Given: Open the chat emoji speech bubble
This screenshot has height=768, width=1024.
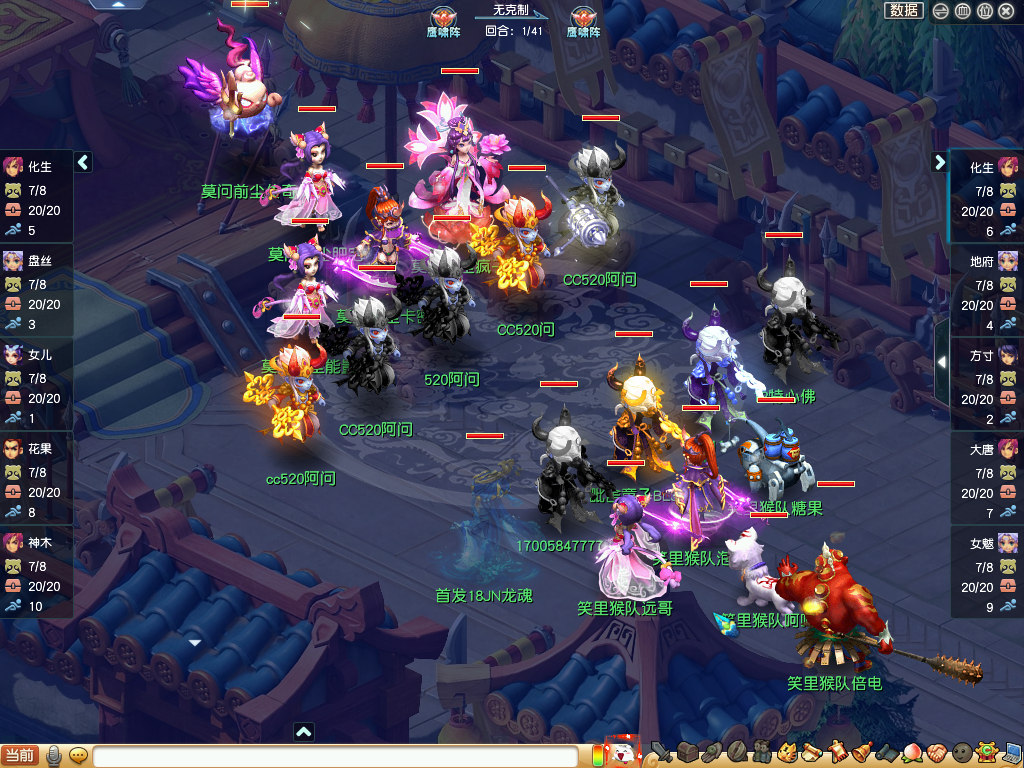Looking at the screenshot, I should (x=78, y=756).
